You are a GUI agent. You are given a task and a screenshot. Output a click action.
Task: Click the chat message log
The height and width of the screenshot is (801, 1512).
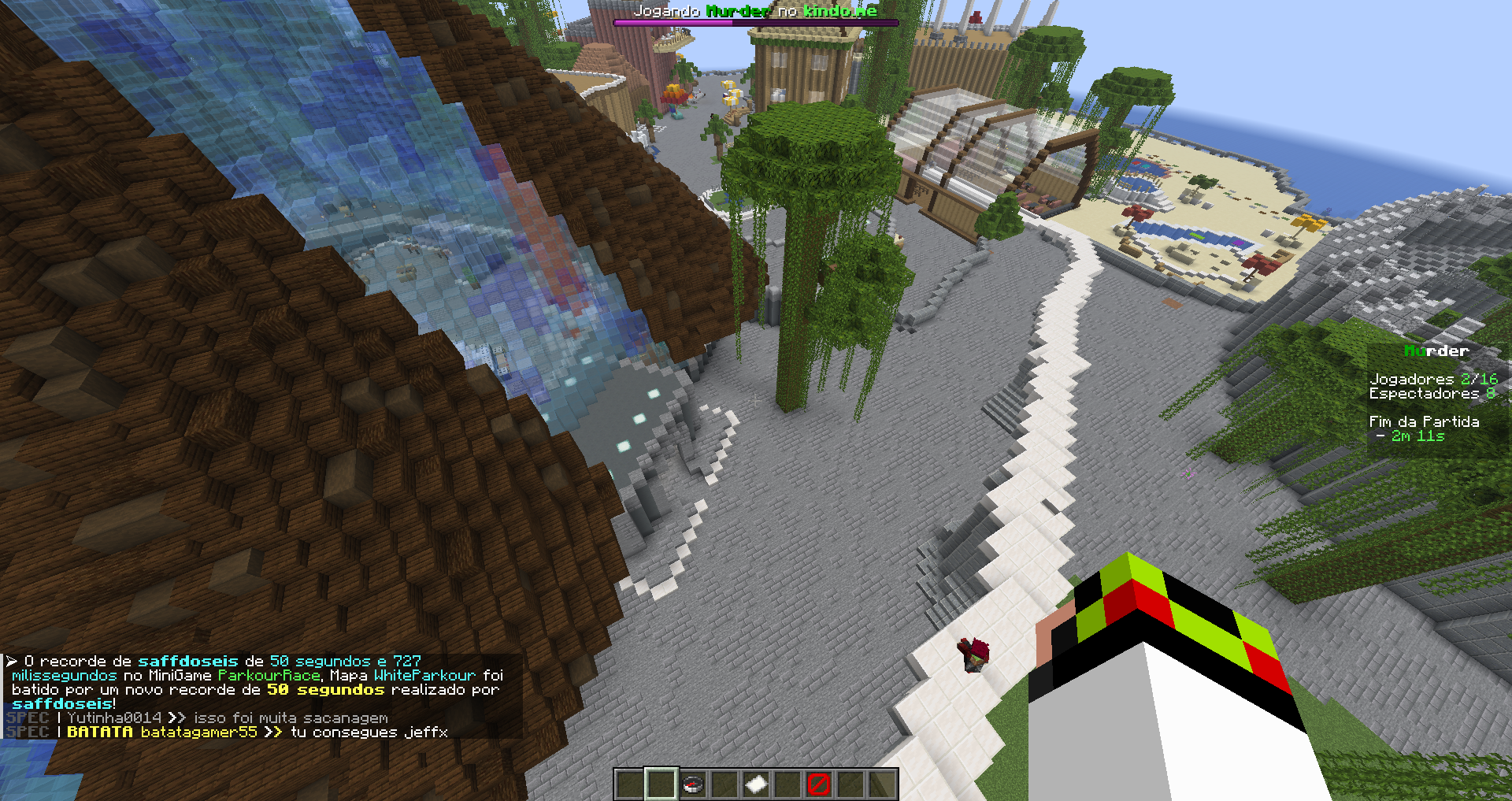click(260, 696)
